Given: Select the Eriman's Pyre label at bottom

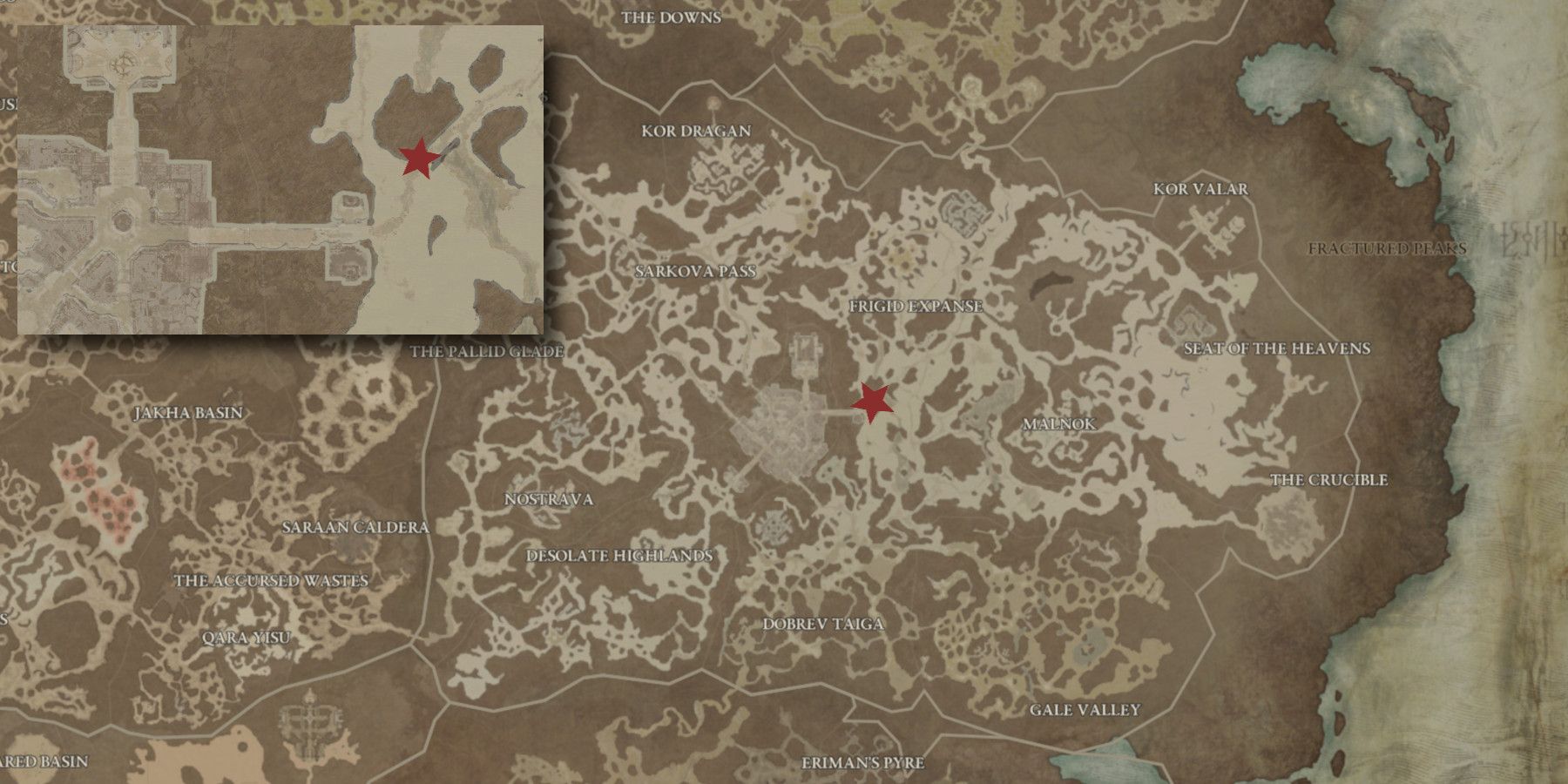Looking at the screenshot, I should click(x=862, y=763).
